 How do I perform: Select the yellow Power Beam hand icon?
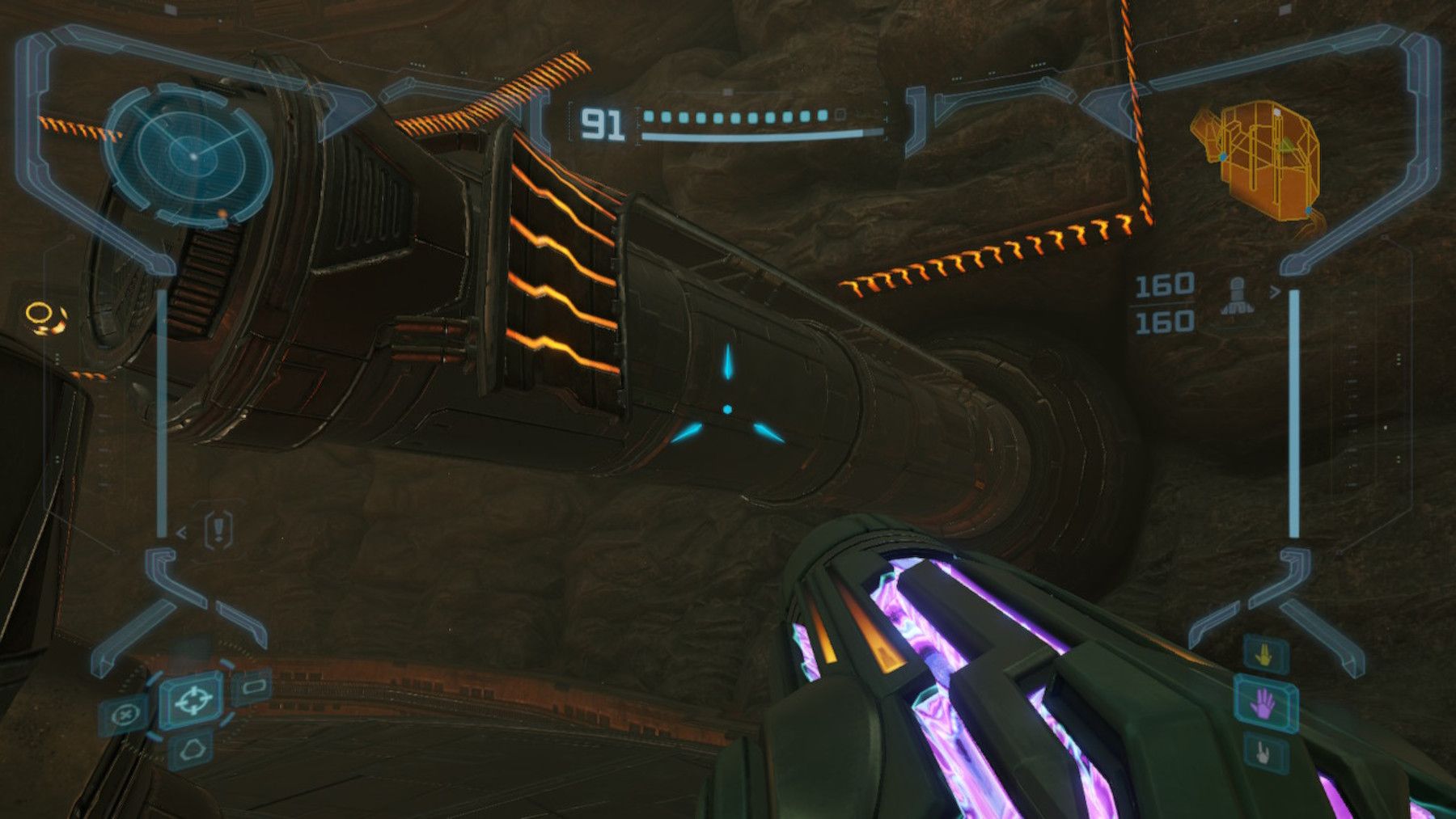coord(1262,655)
